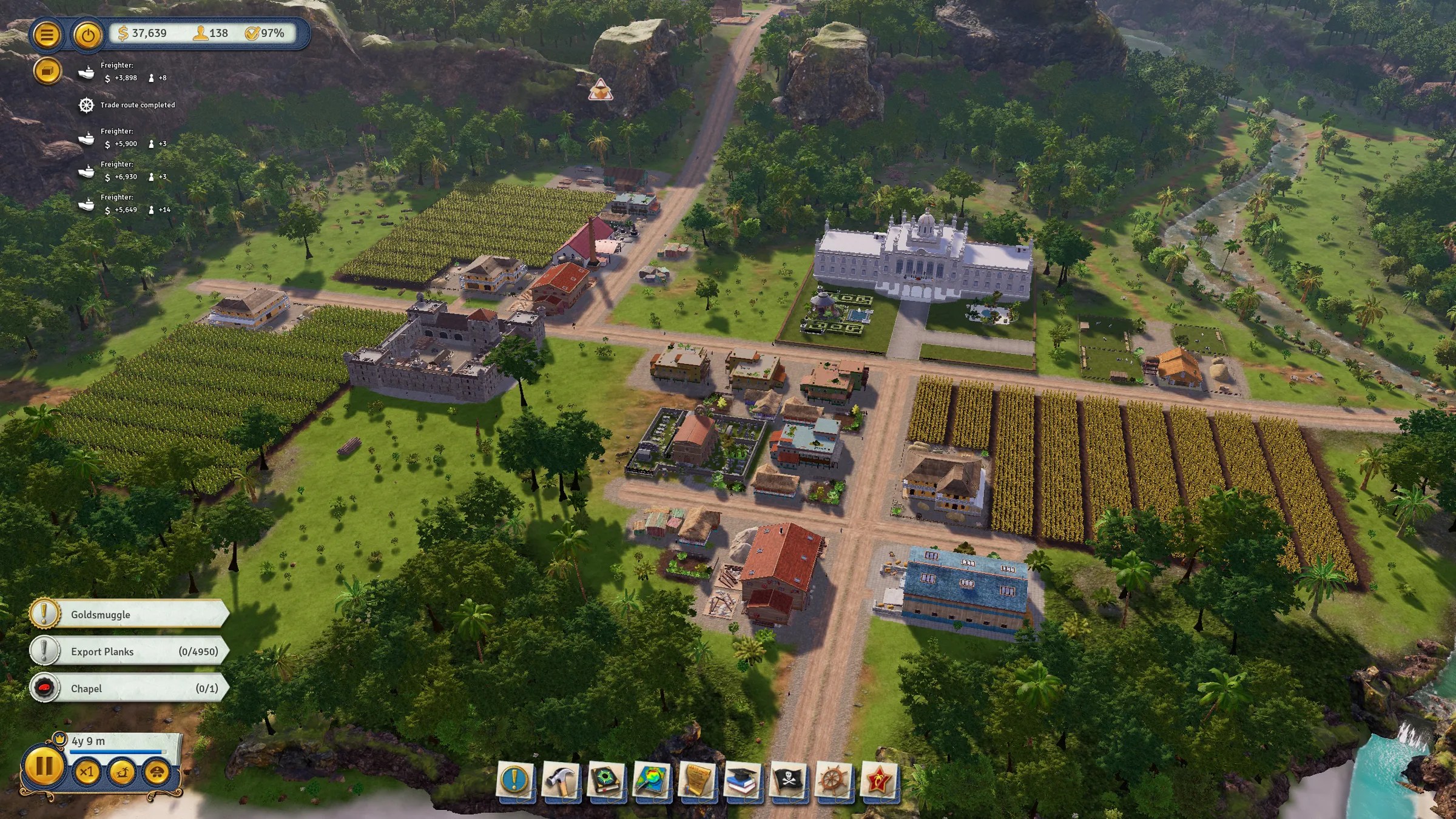The height and width of the screenshot is (819, 1456).
Task: Open the Goldsmuggle task
Action: click(129, 615)
